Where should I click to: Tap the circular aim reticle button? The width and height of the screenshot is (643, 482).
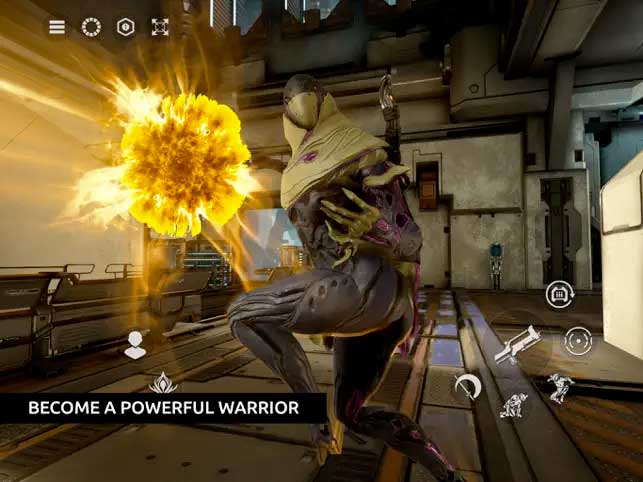coord(578,340)
